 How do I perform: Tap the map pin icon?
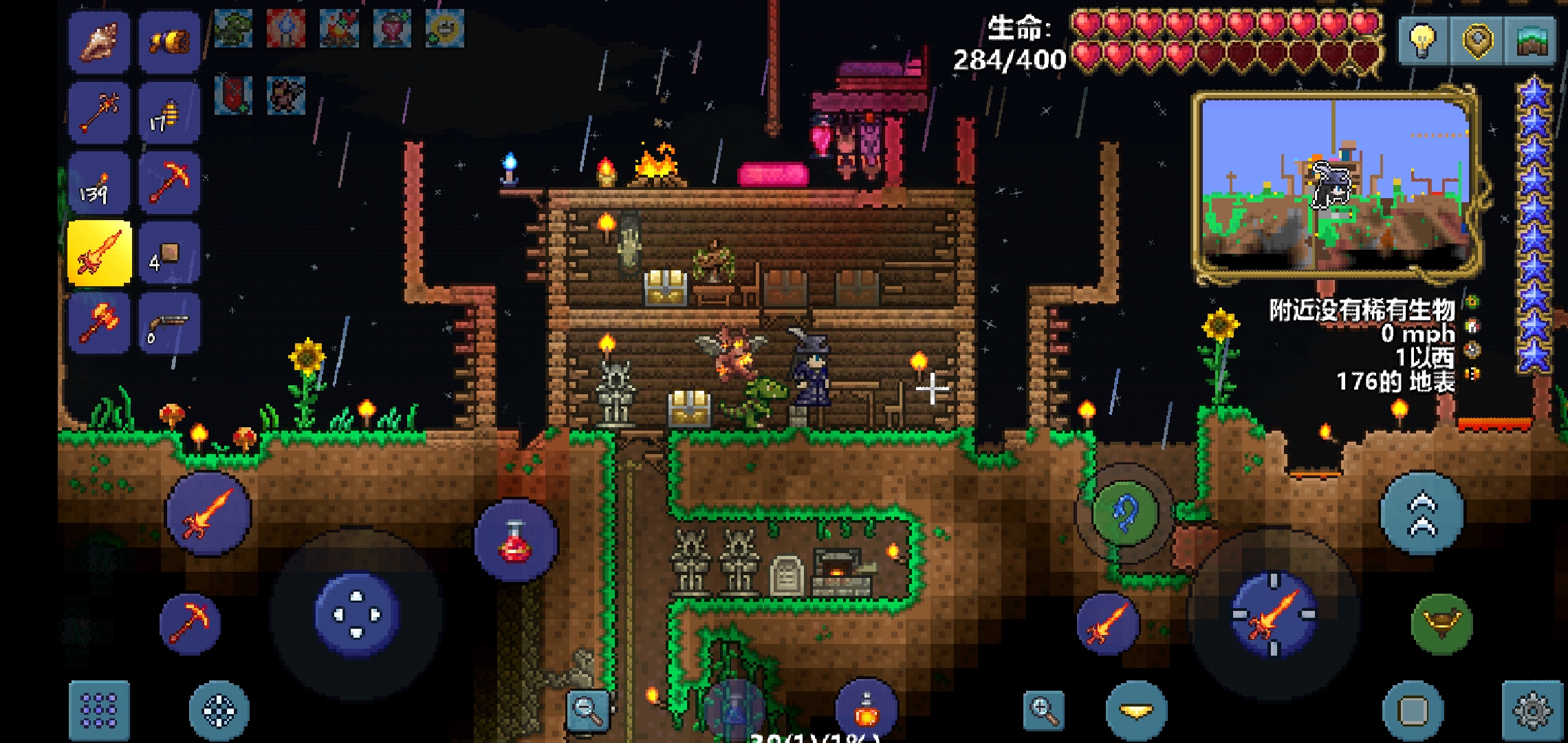1477,40
